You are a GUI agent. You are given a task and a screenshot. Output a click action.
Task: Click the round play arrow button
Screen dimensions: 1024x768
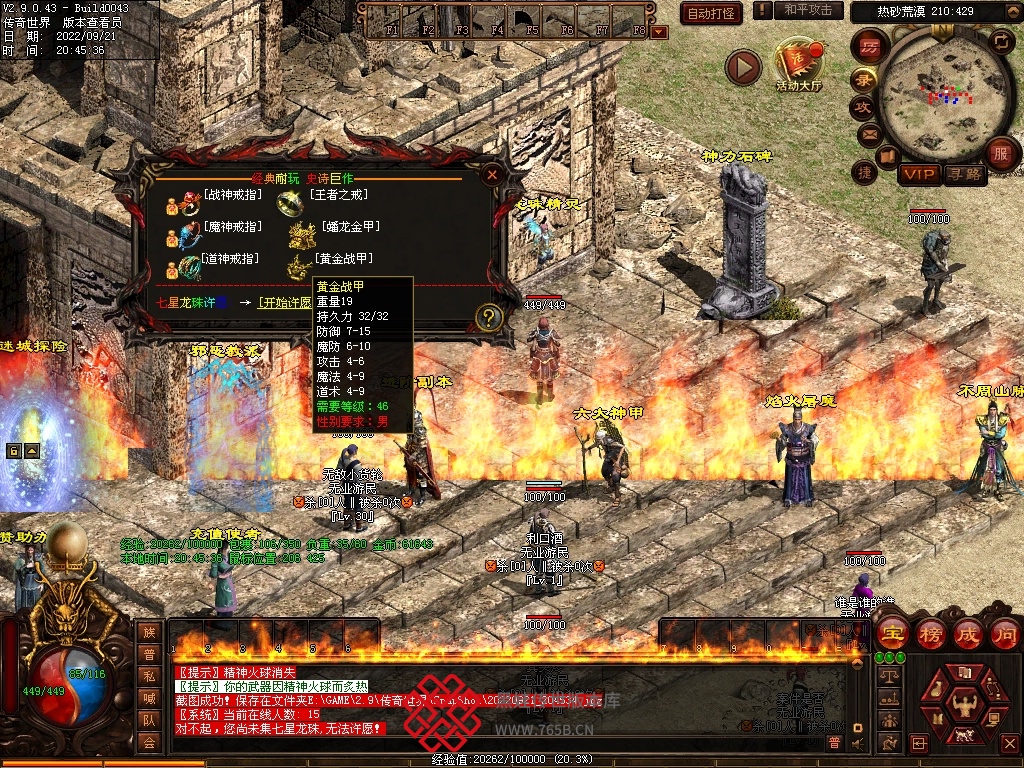point(743,67)
